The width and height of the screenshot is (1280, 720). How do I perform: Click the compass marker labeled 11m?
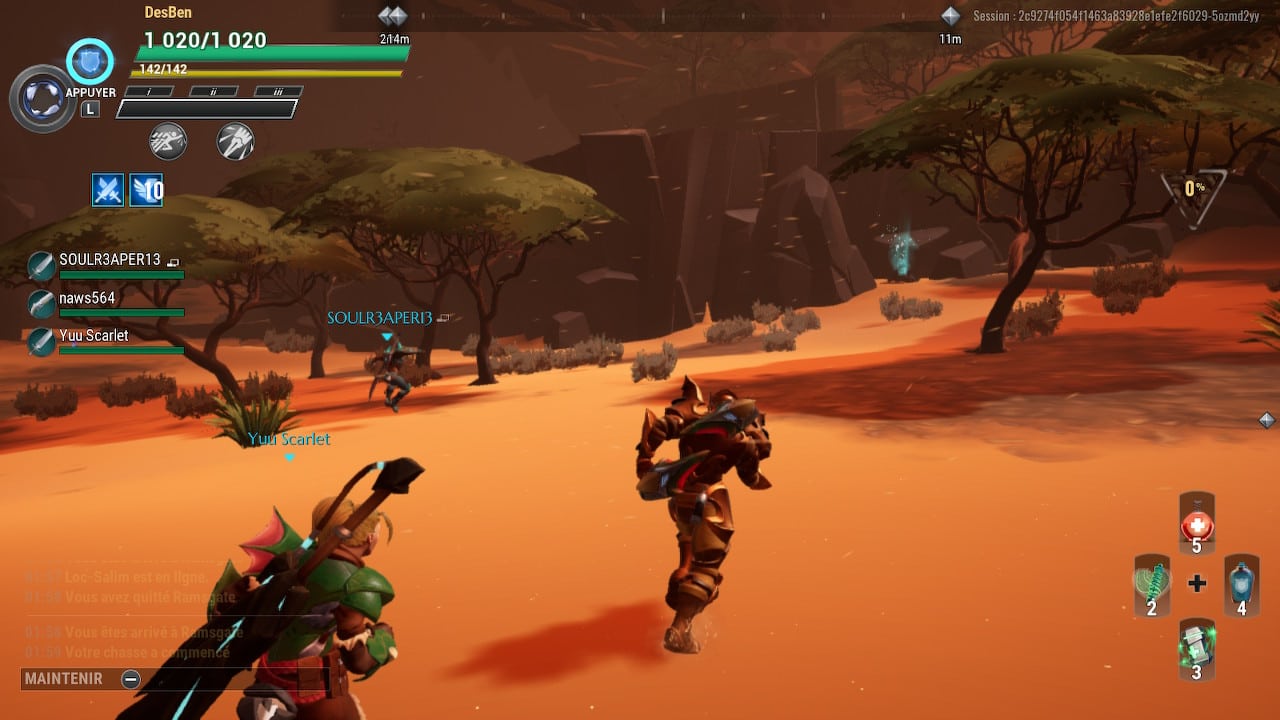pos(950,17)
